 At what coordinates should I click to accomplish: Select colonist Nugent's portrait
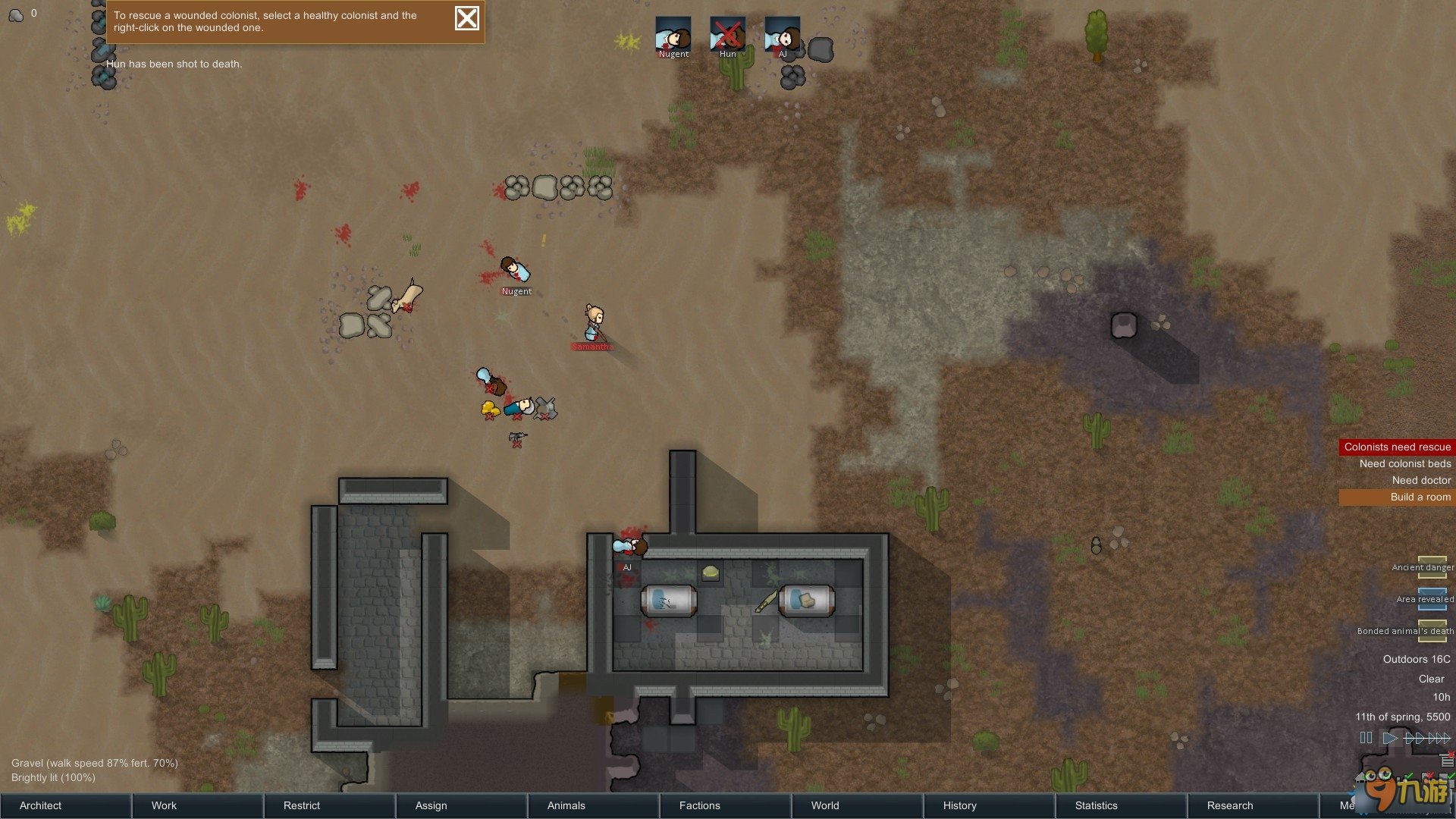coord(673,35)
